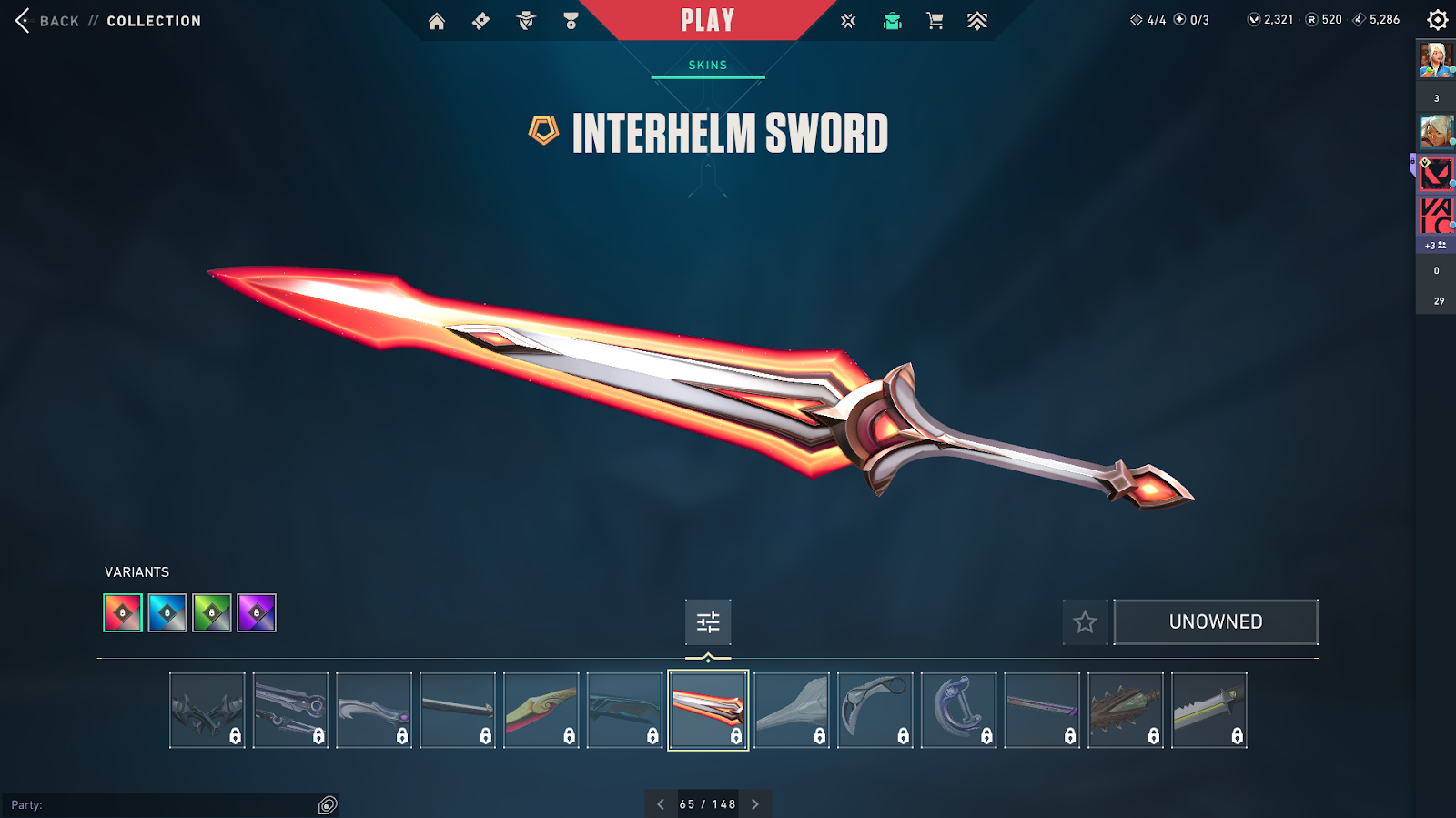Click the PLAY button
Image resolution: width=1456 pixels, height=818 pixels.
(x=707, y=21)
